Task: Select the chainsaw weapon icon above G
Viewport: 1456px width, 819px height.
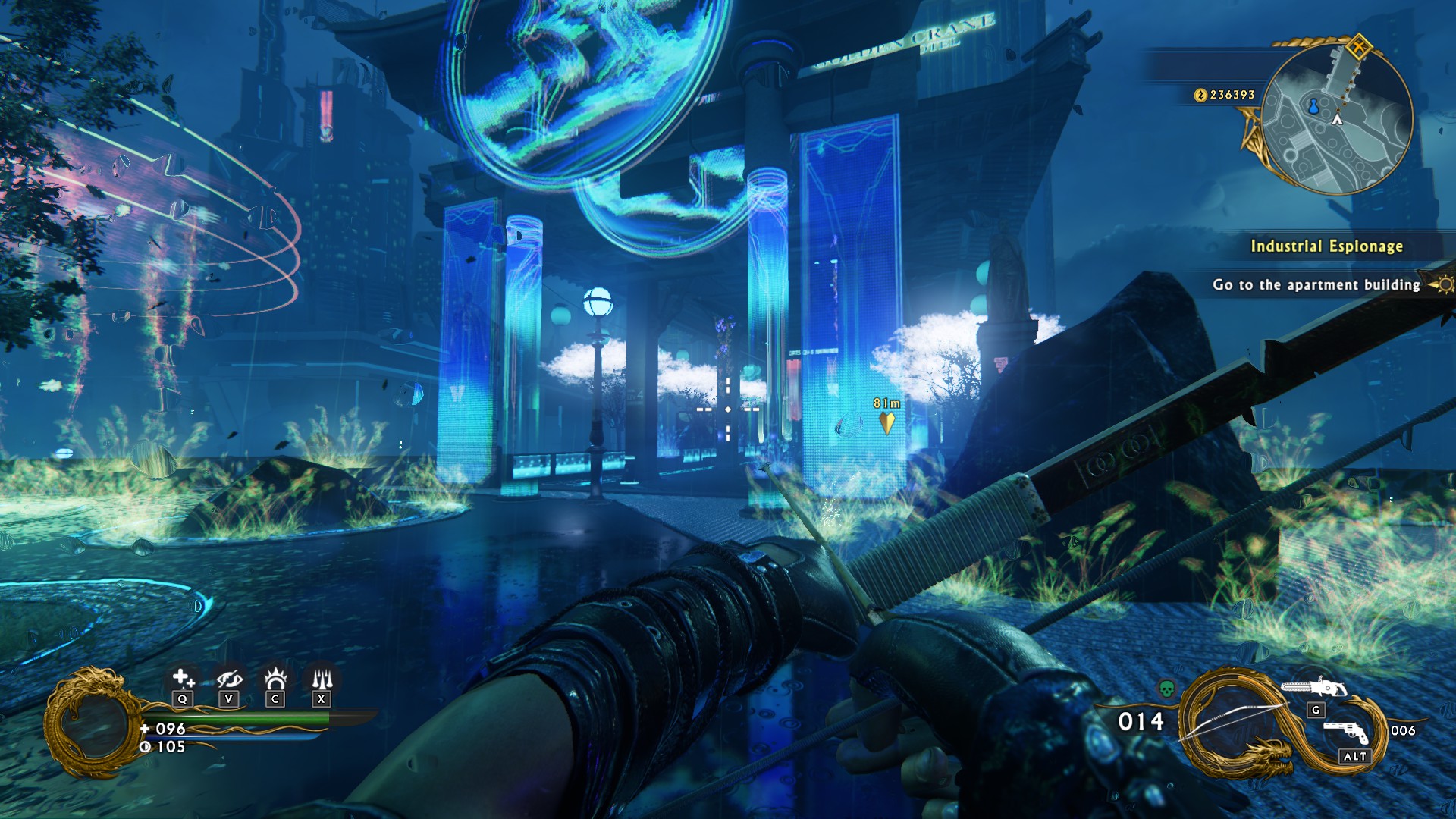Action: click(1314, 687)
